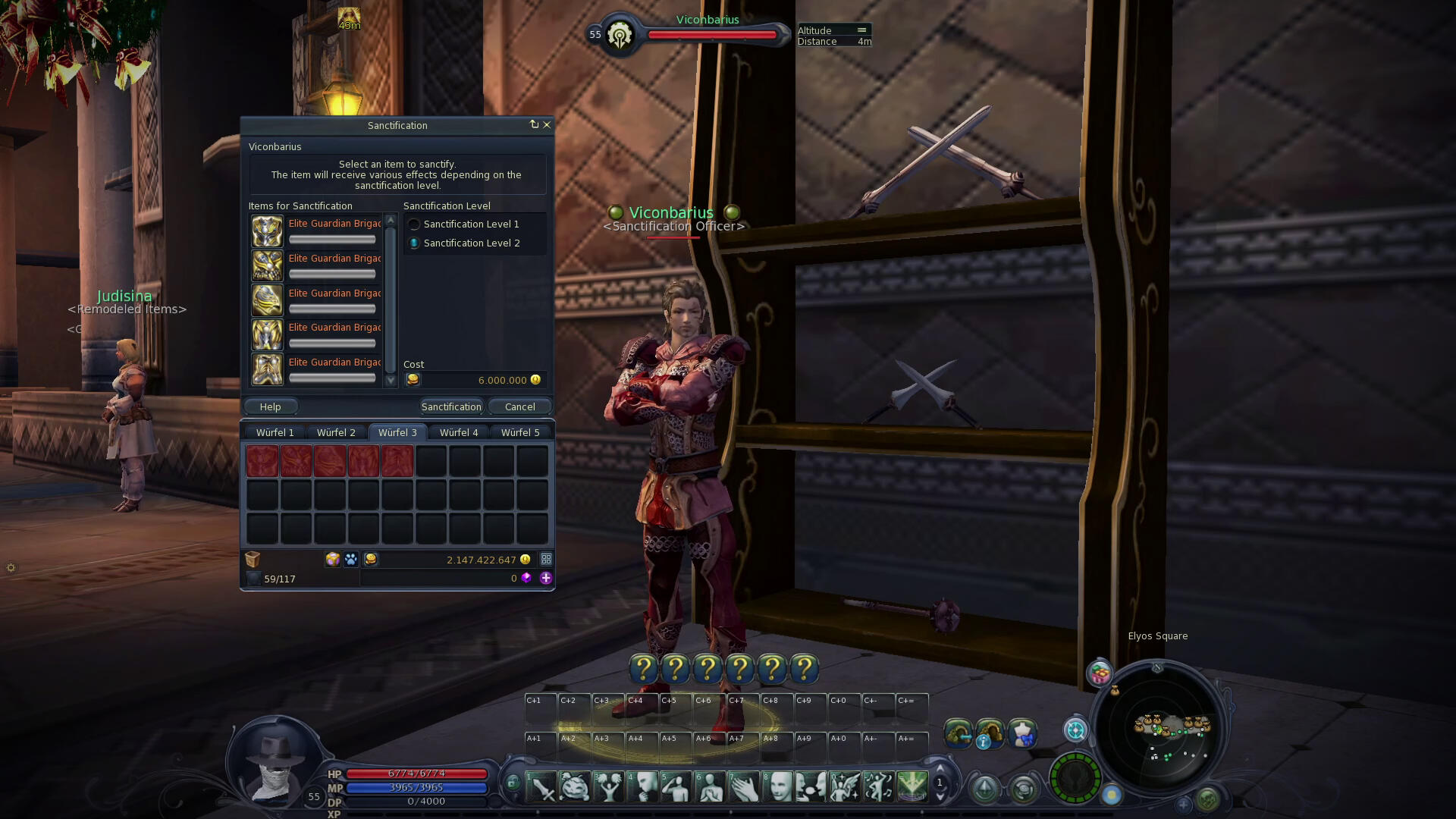This screenshot has height=819, width=1456.
Task: Open Help in the Sanctification dialog
Action: 270,407
